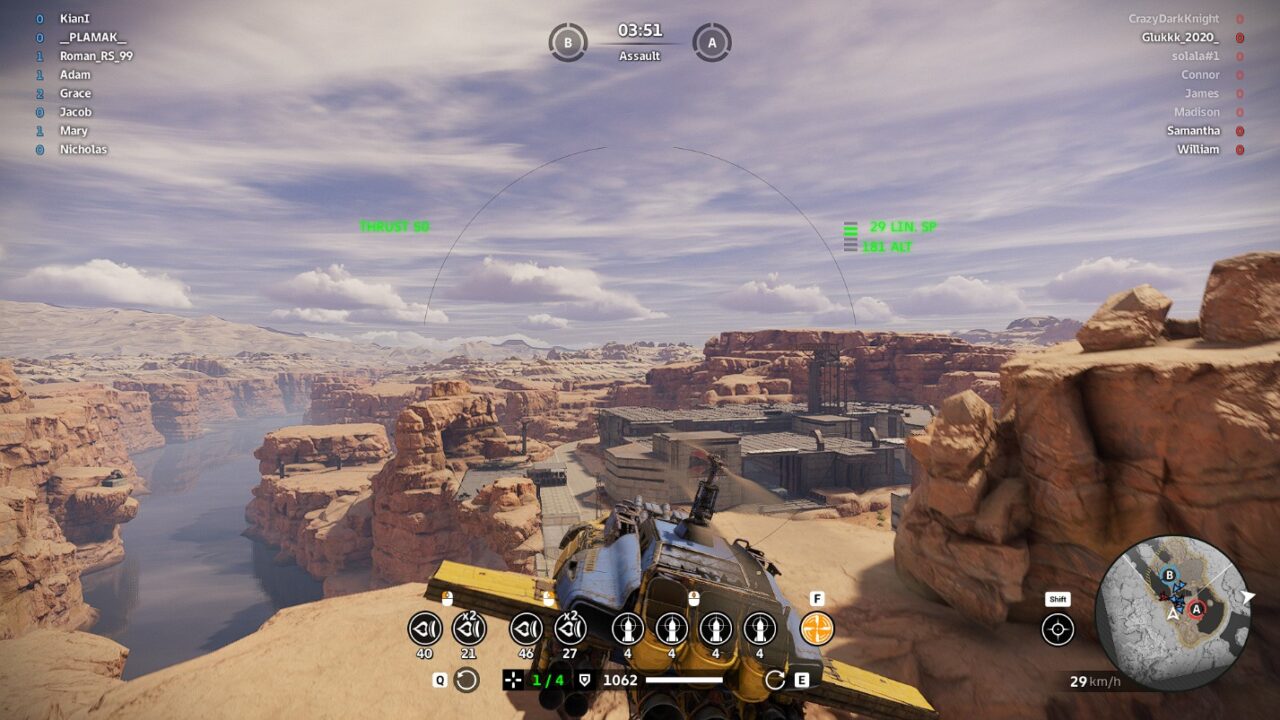Click the red A marker on minimap
This screenshot has height=720, width=1280.
(1196, 608)
